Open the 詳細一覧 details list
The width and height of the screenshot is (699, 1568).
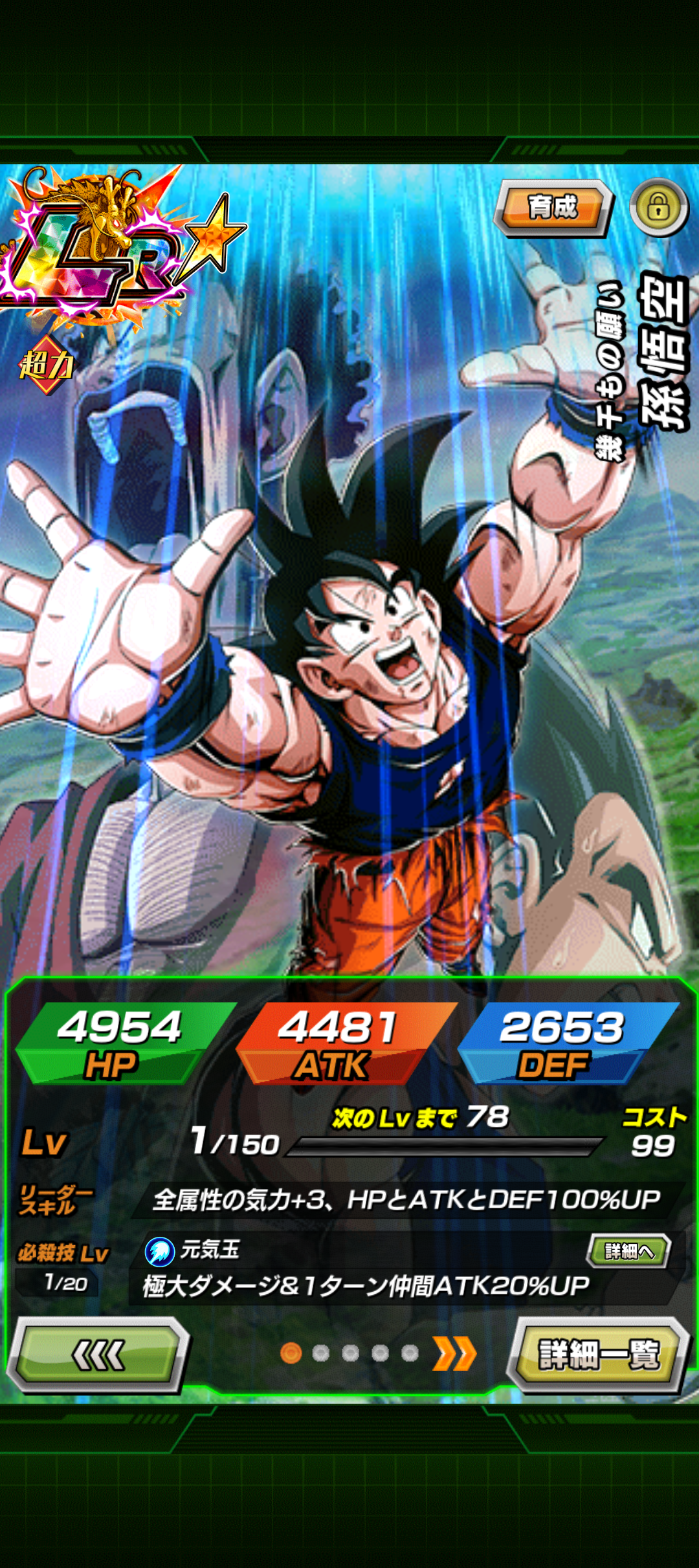598,1354
